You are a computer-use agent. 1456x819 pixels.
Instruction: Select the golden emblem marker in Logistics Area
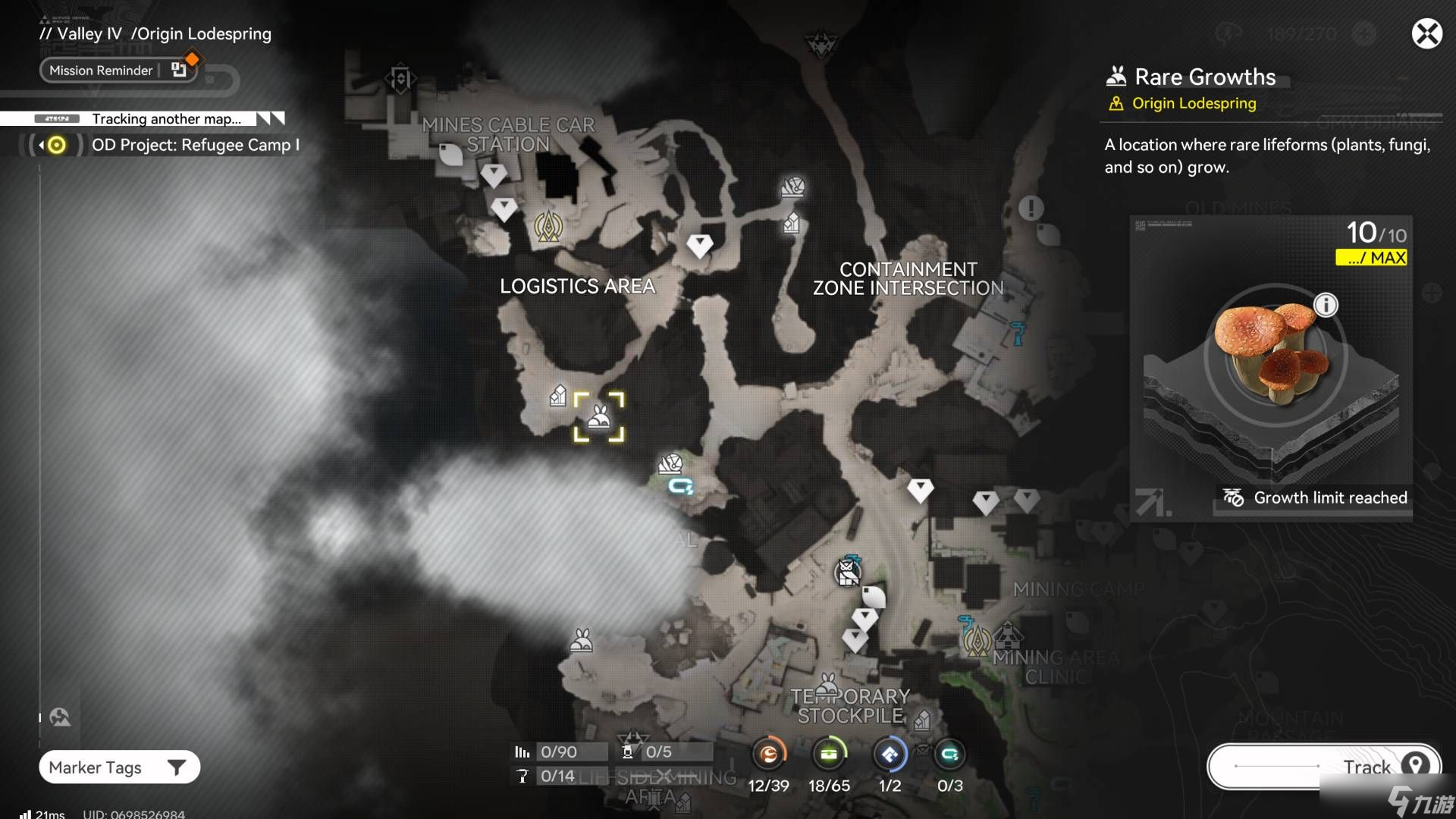(x=548, y=226)
